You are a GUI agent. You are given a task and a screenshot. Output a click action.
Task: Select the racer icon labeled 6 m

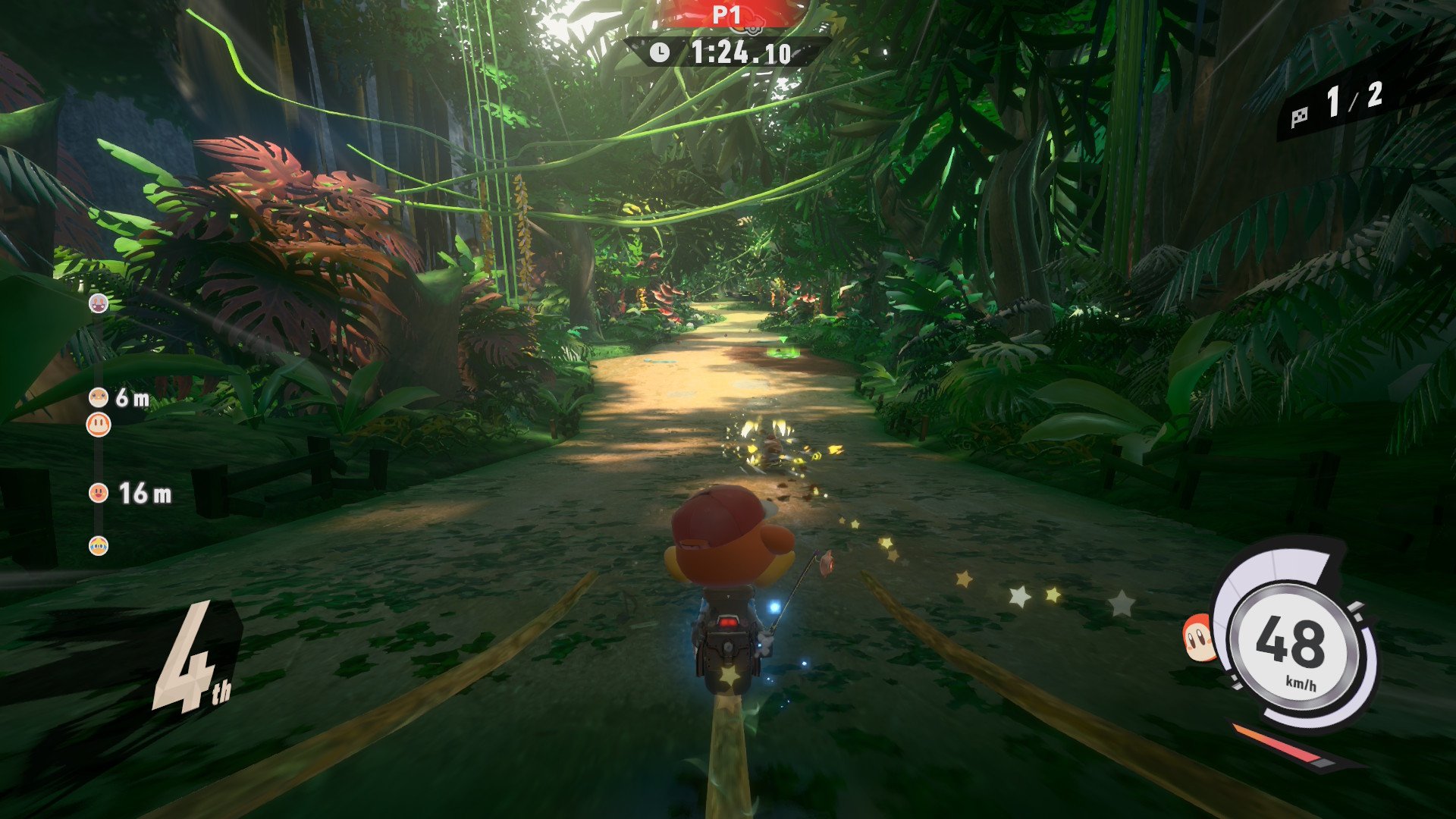click(x=99, y=397)
